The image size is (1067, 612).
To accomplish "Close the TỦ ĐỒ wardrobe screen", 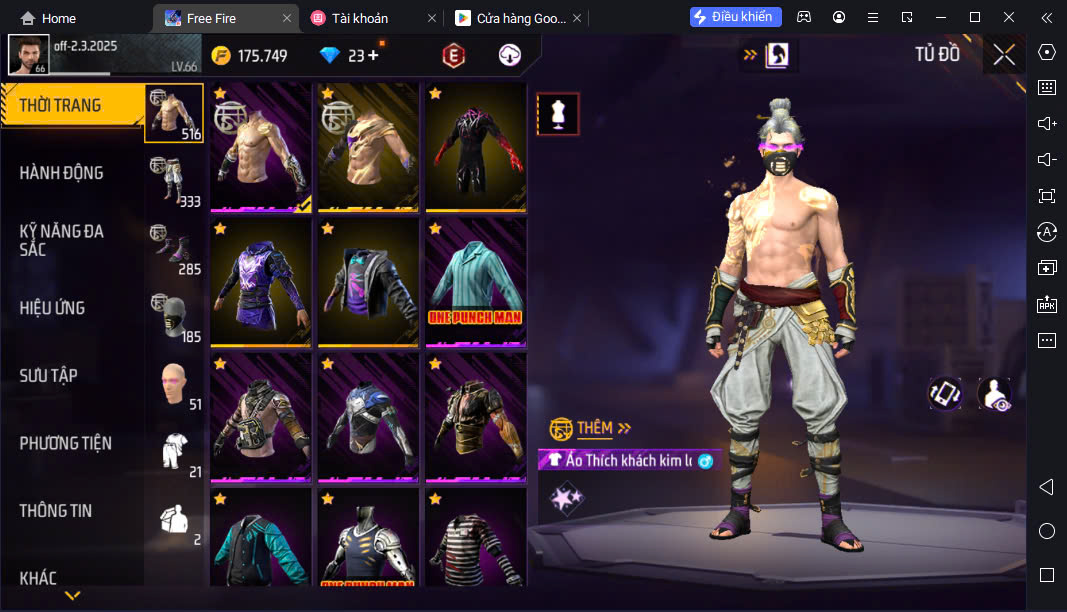I will pos(1004,55).
